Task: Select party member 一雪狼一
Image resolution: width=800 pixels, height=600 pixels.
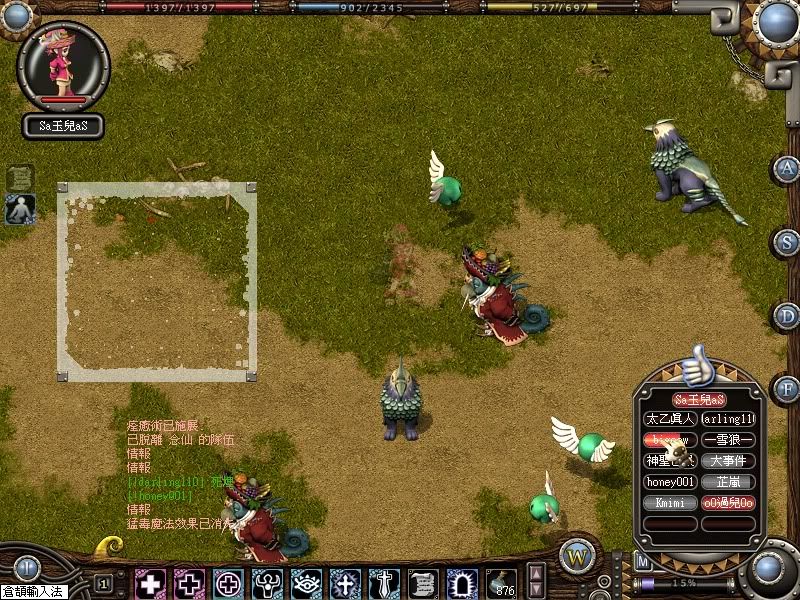Action: point(728,440)
